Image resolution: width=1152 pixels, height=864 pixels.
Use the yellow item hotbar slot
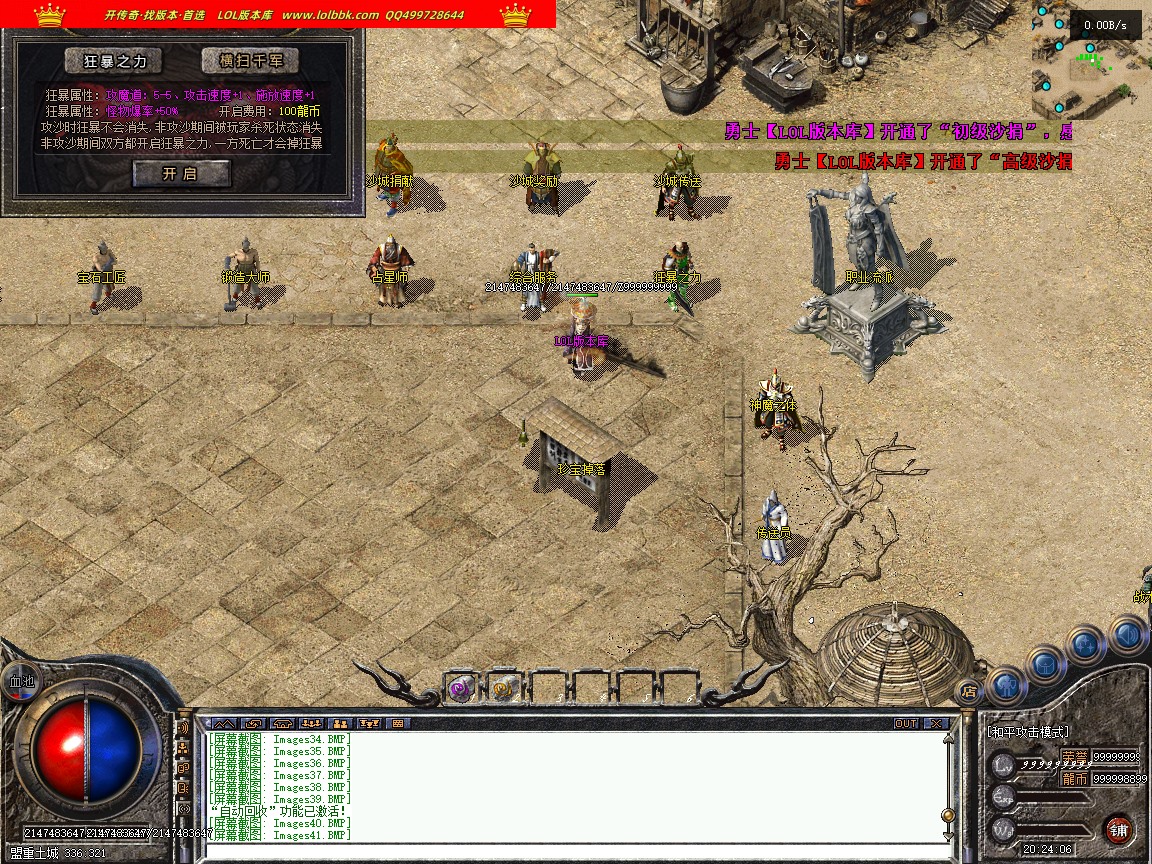504,687
